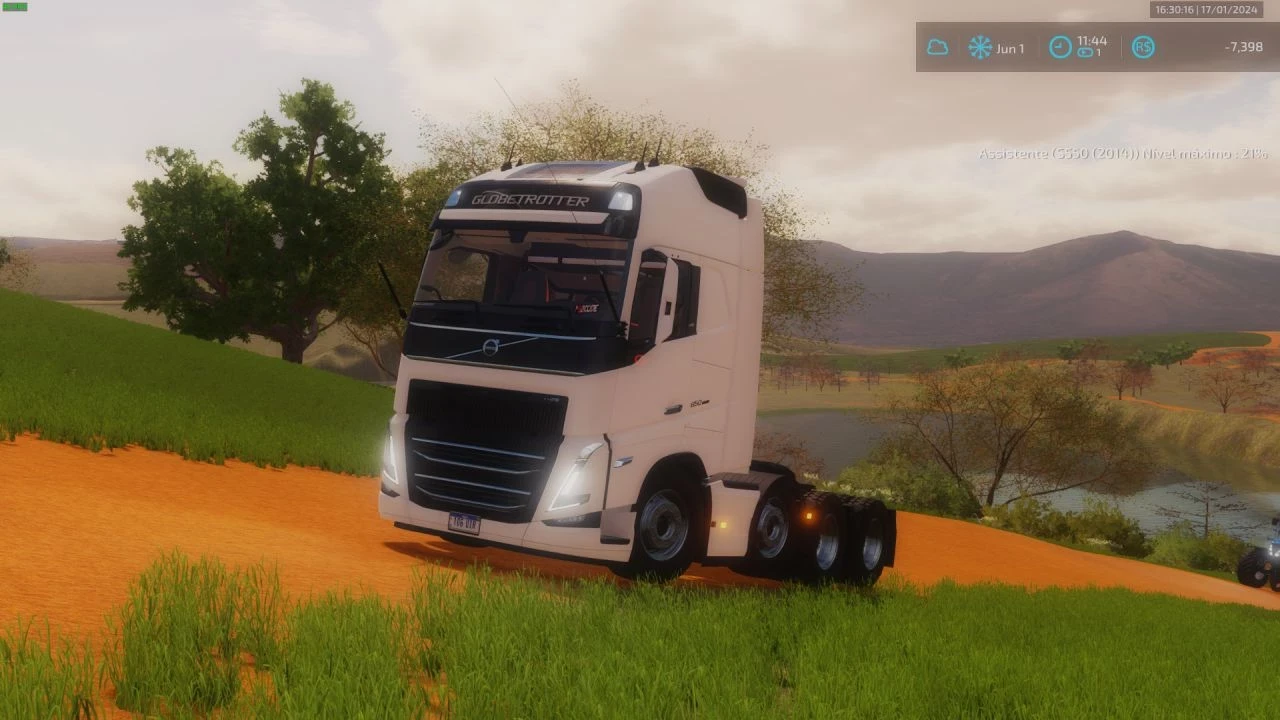The image size is (1280, 720).
Task: Click the cloud weather icon
Action: 936,45
